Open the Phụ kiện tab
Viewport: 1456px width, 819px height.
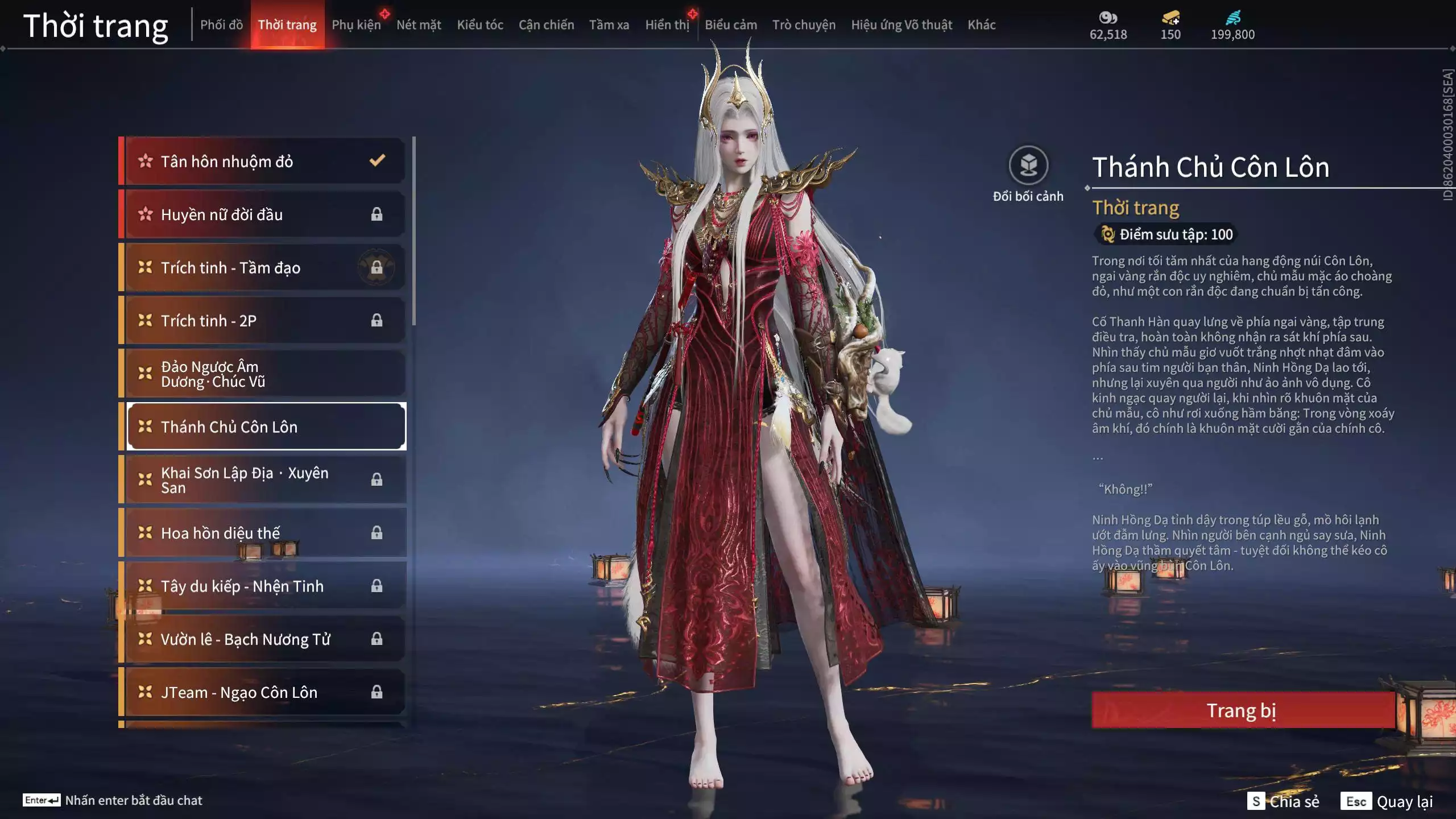[356, 25]
